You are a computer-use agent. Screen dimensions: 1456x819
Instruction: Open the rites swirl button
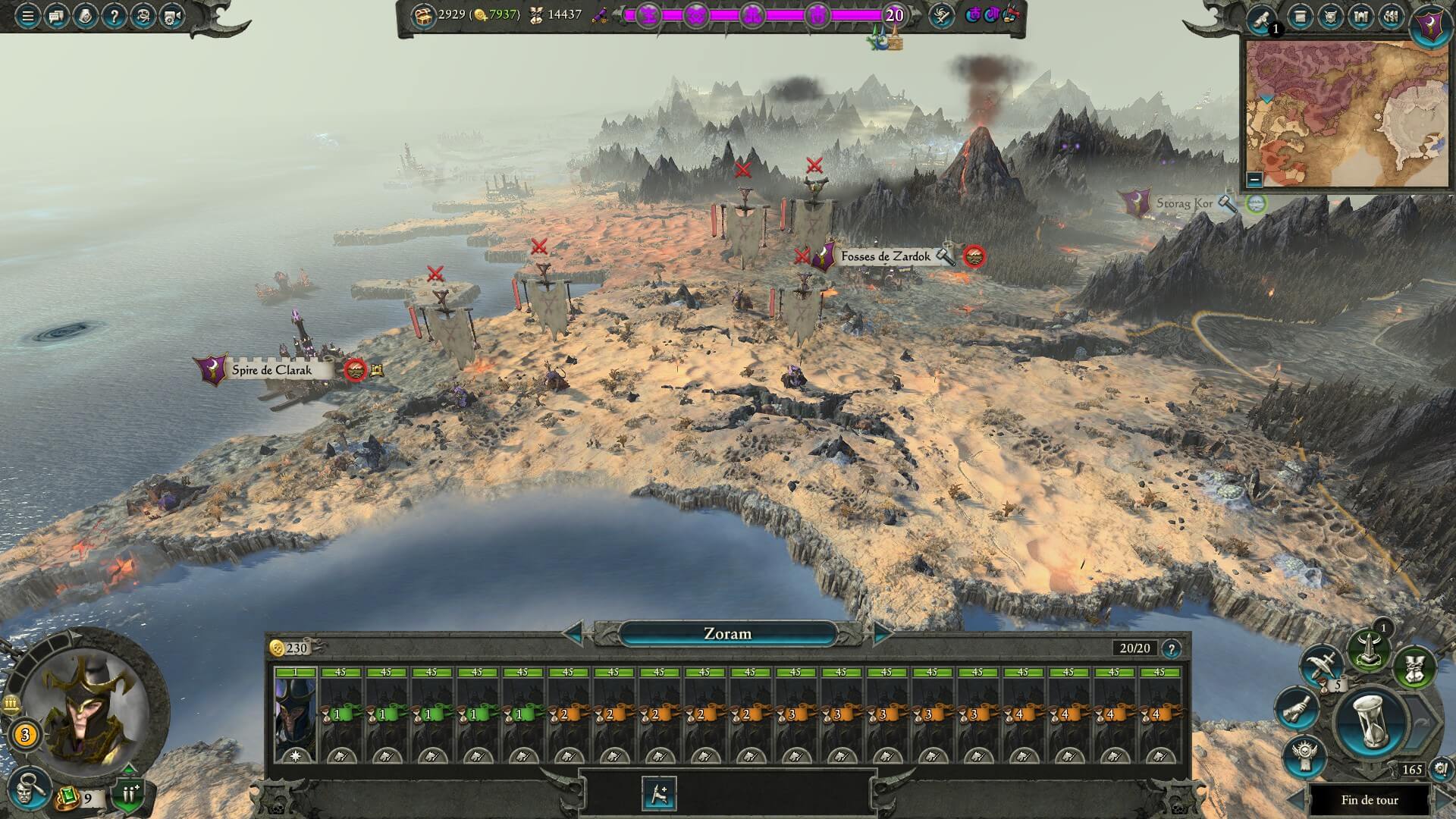click(941, 16)
